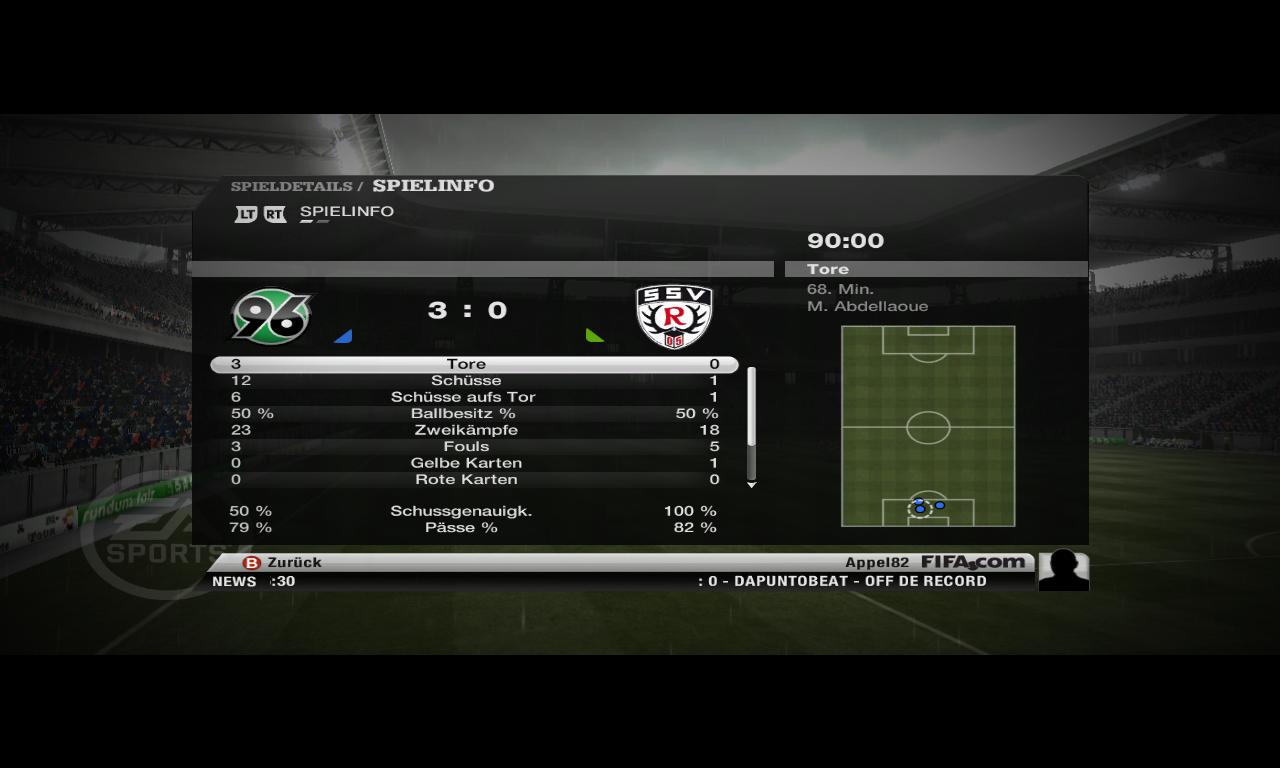Show the M. Abdellaoue goal entry

coord(867,298)
